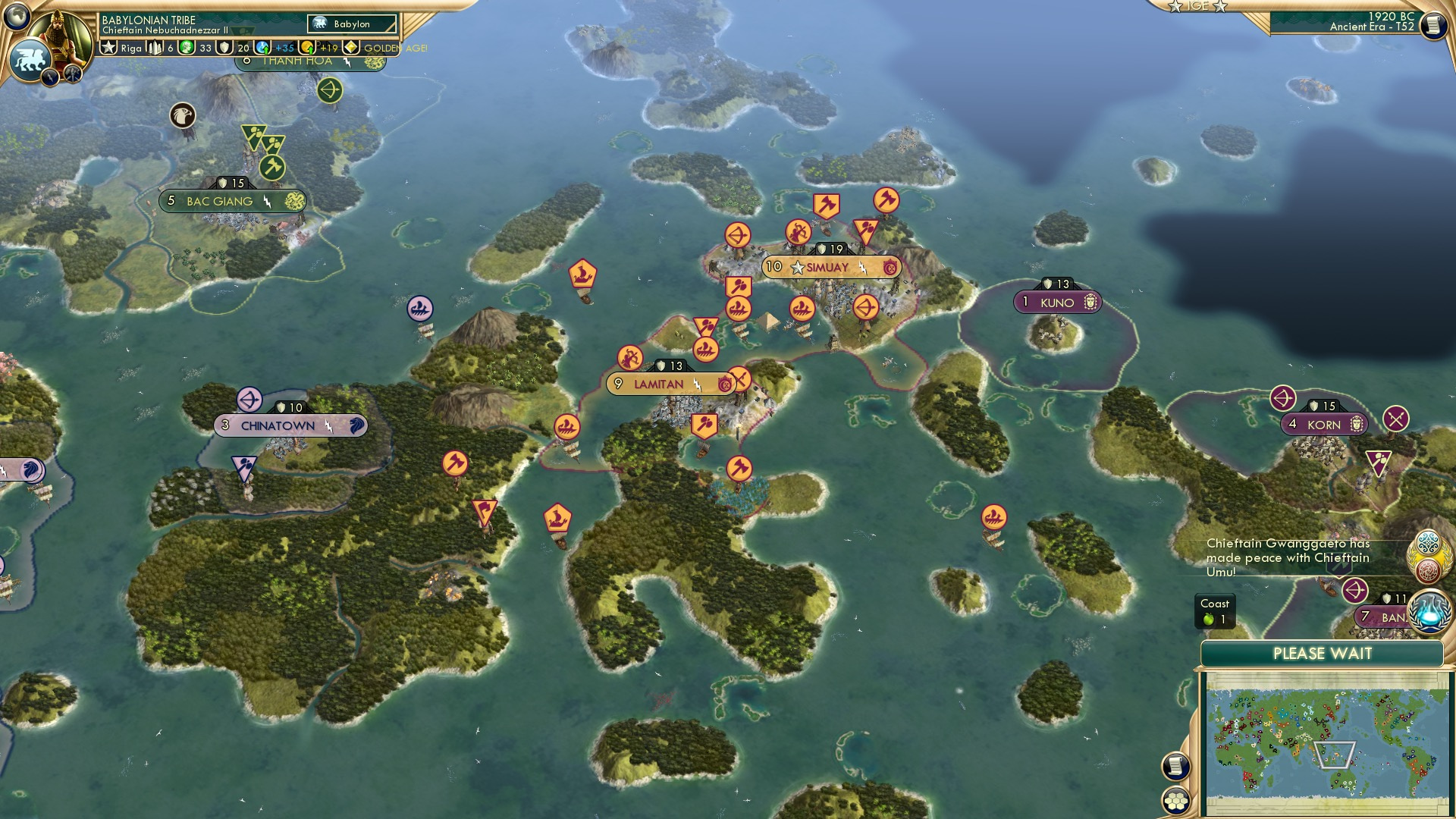Click the happiness icon showing 33
The image size is (1456, 819).
187,47
